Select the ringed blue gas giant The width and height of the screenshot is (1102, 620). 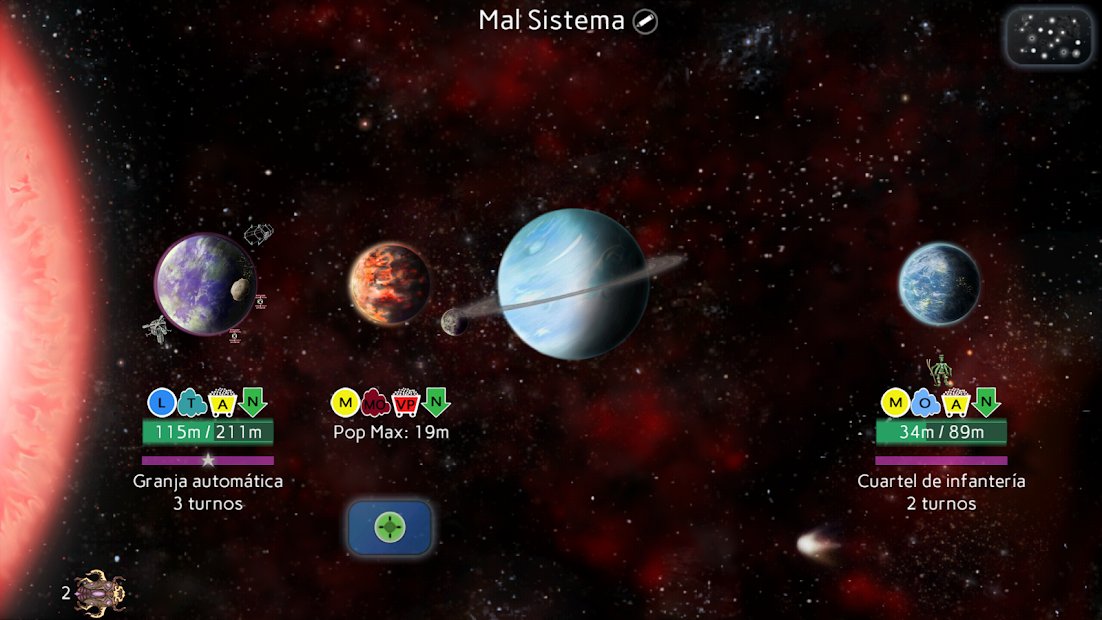[573, 284]
